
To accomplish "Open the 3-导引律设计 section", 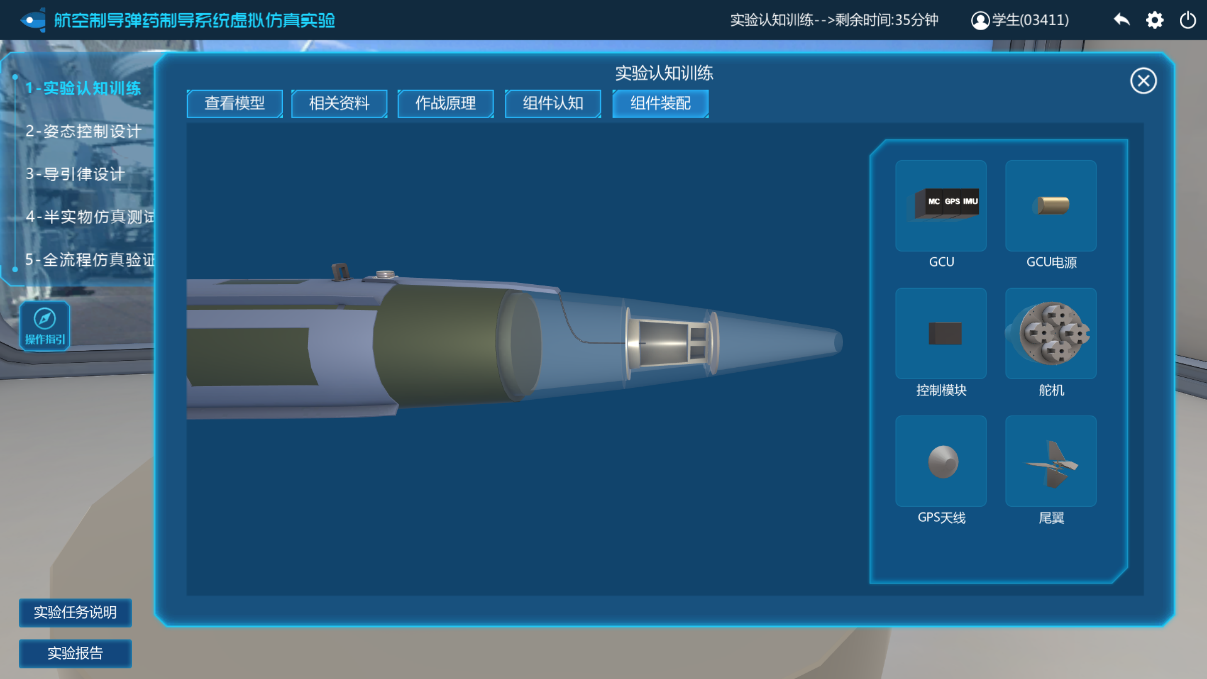I will click(x=76, y=174).
